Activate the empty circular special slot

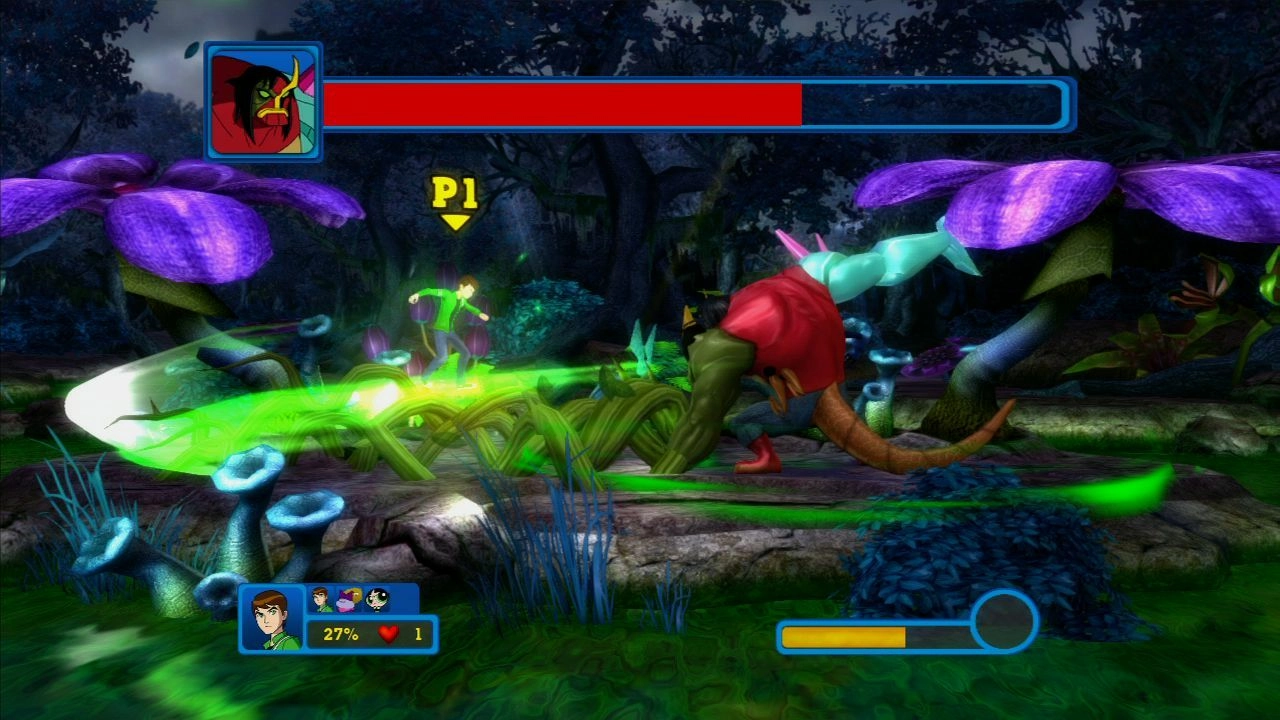click(x=1004, y=621)
